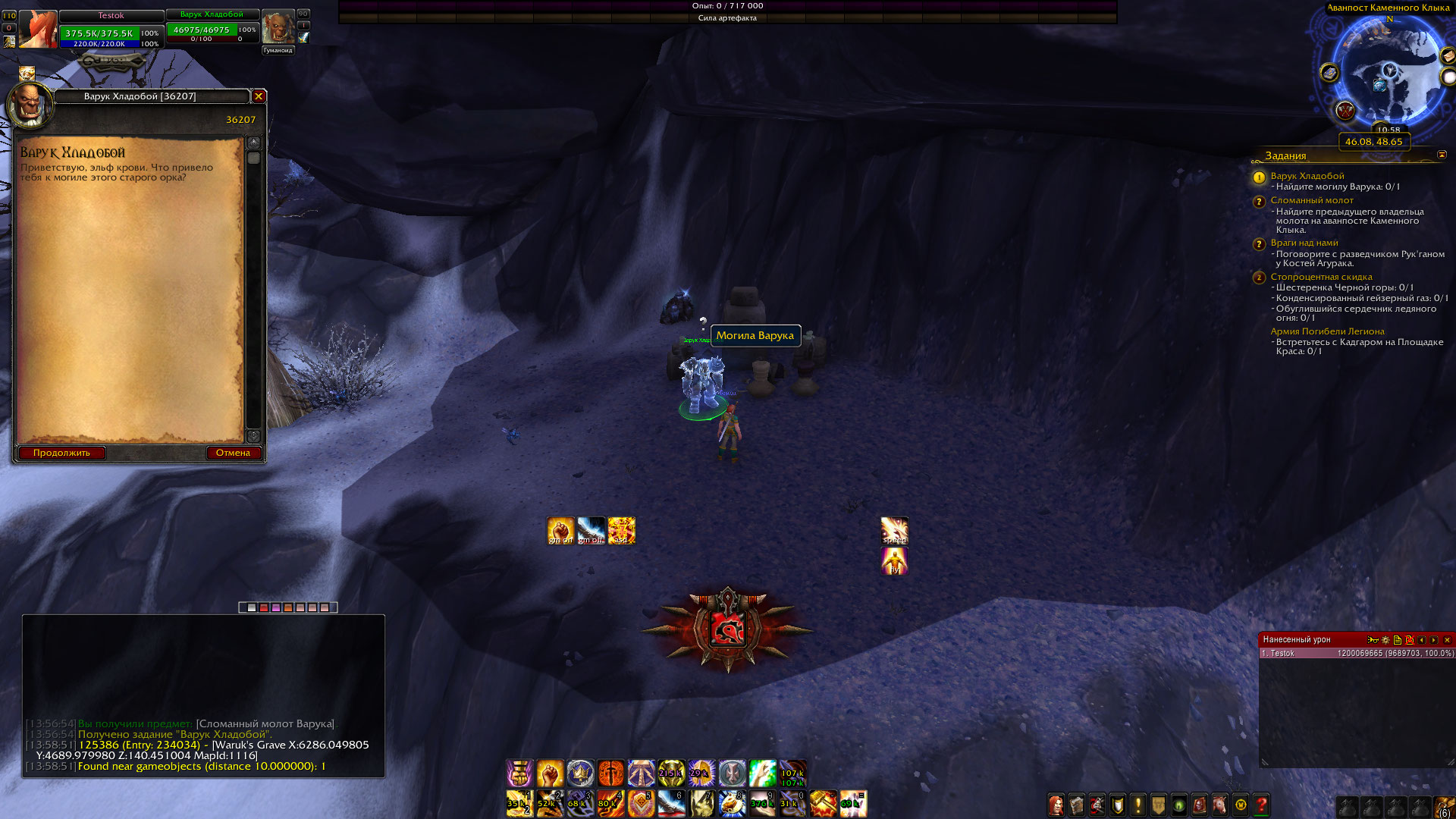Close the Варук Хладобой dialogue window

tap(259, 96)
